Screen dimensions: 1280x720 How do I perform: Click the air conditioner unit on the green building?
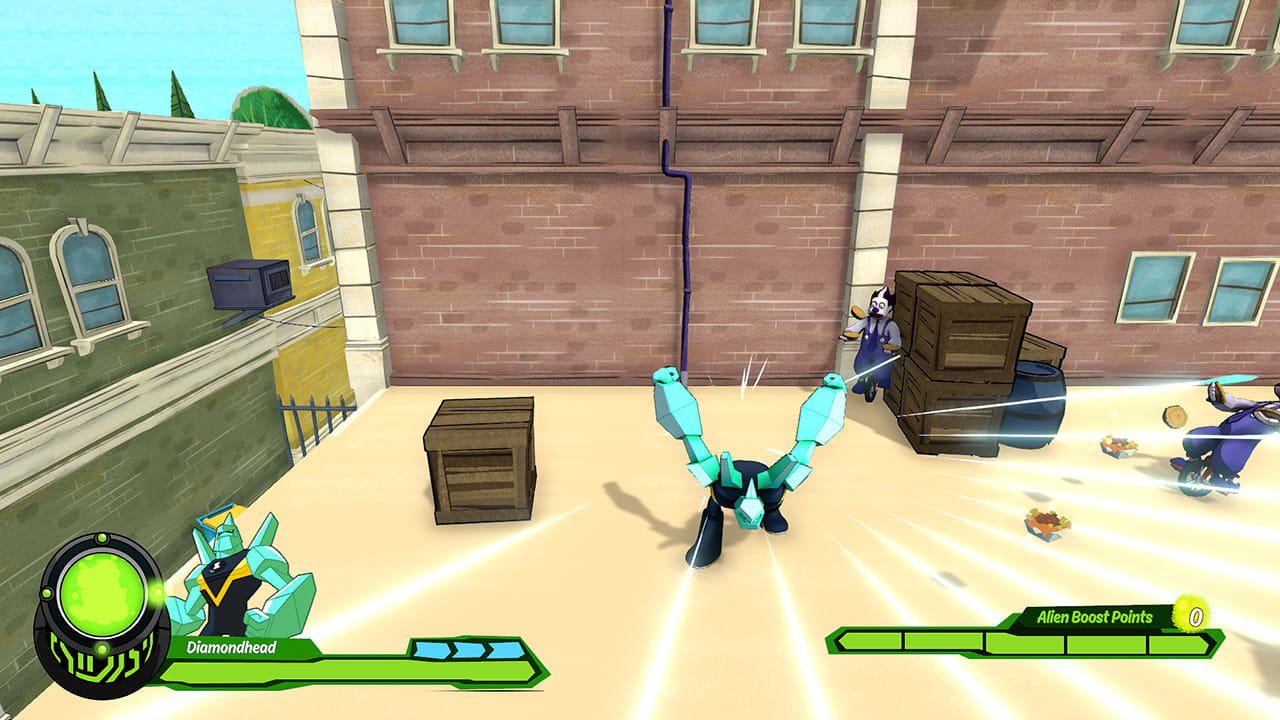click(x=248, y=283)
